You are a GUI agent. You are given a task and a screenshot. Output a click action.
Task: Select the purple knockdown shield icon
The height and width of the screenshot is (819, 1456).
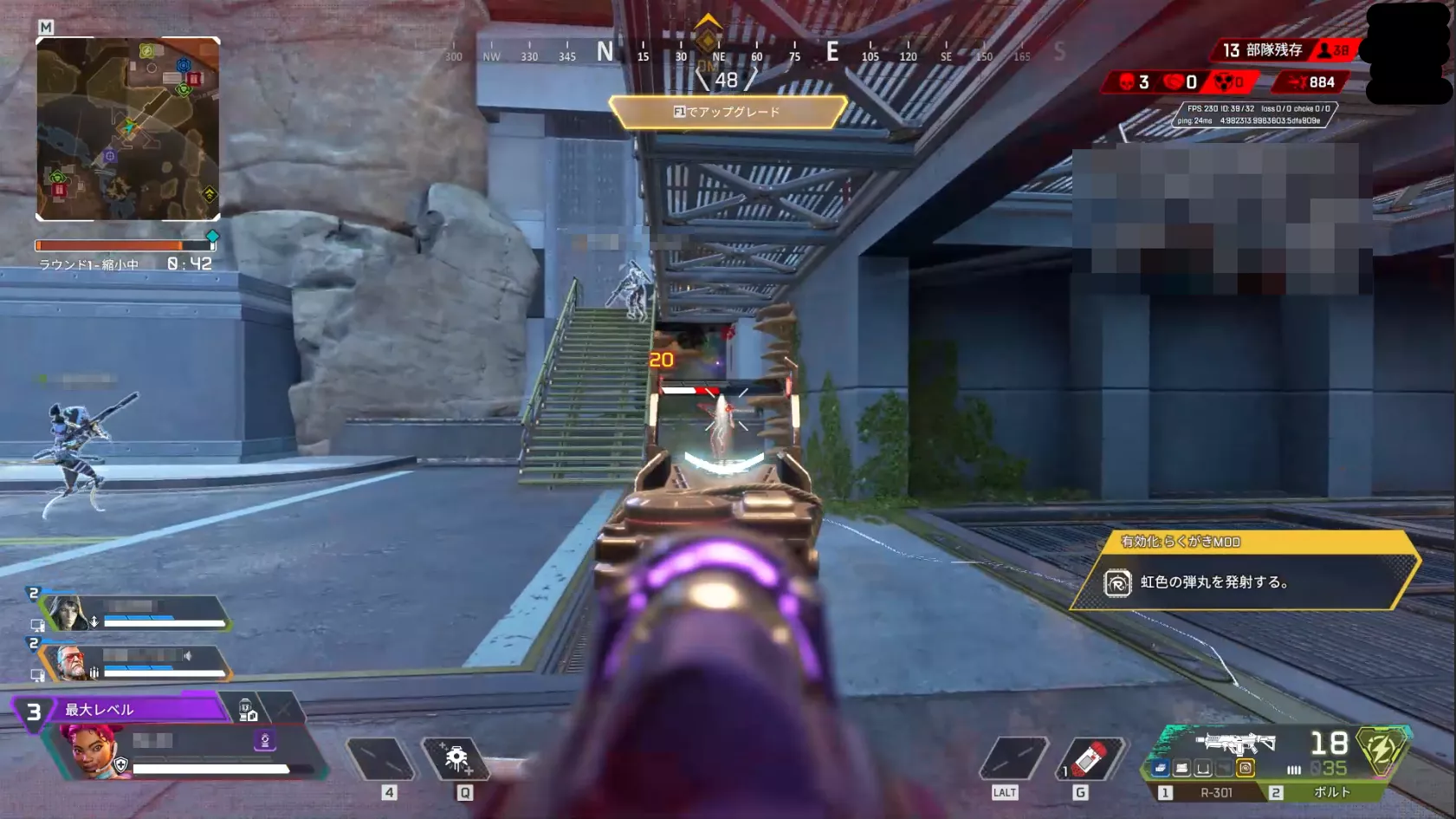pyautogui.click(x=265, y=740)
